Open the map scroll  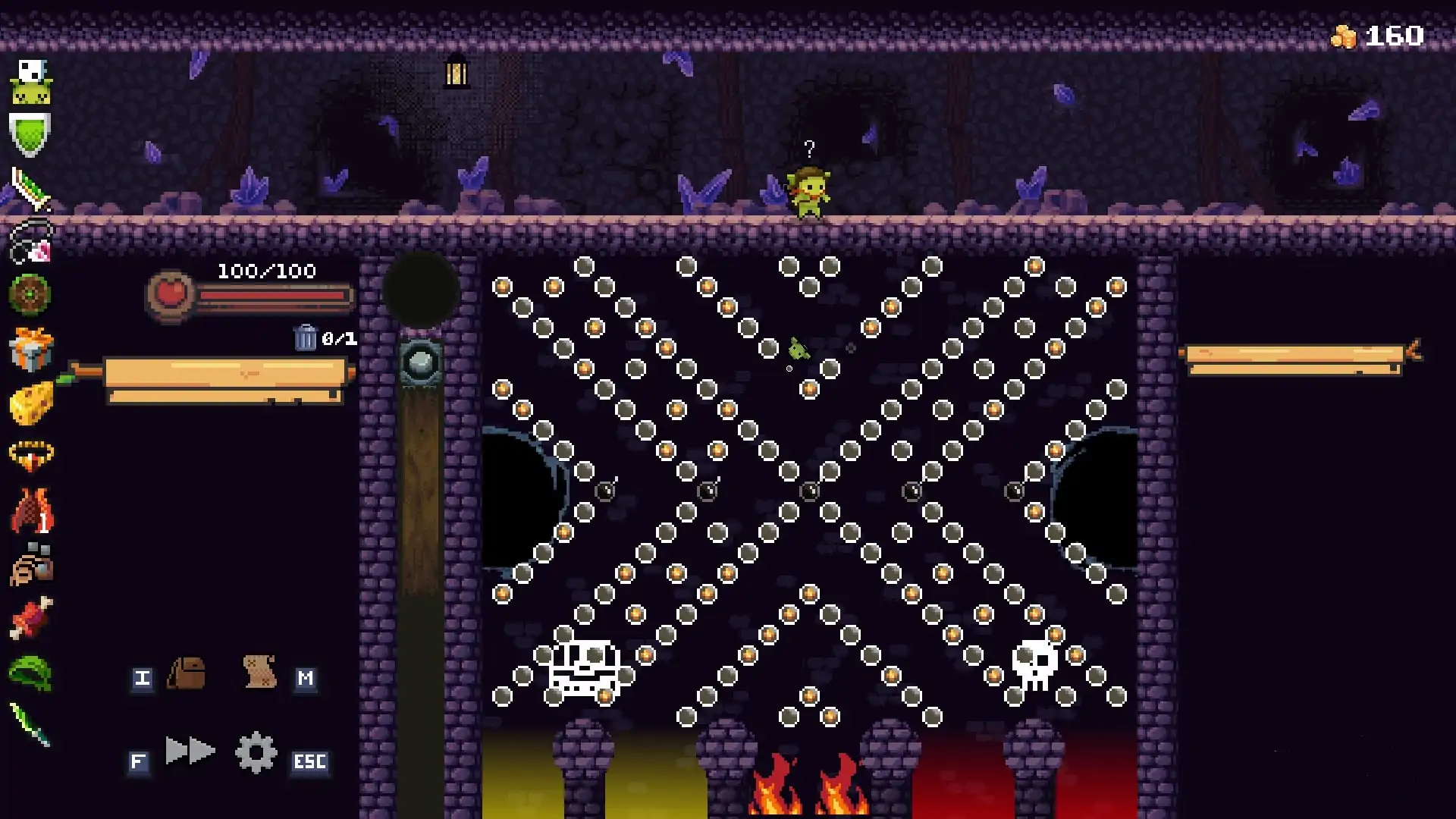pos(259,672)
